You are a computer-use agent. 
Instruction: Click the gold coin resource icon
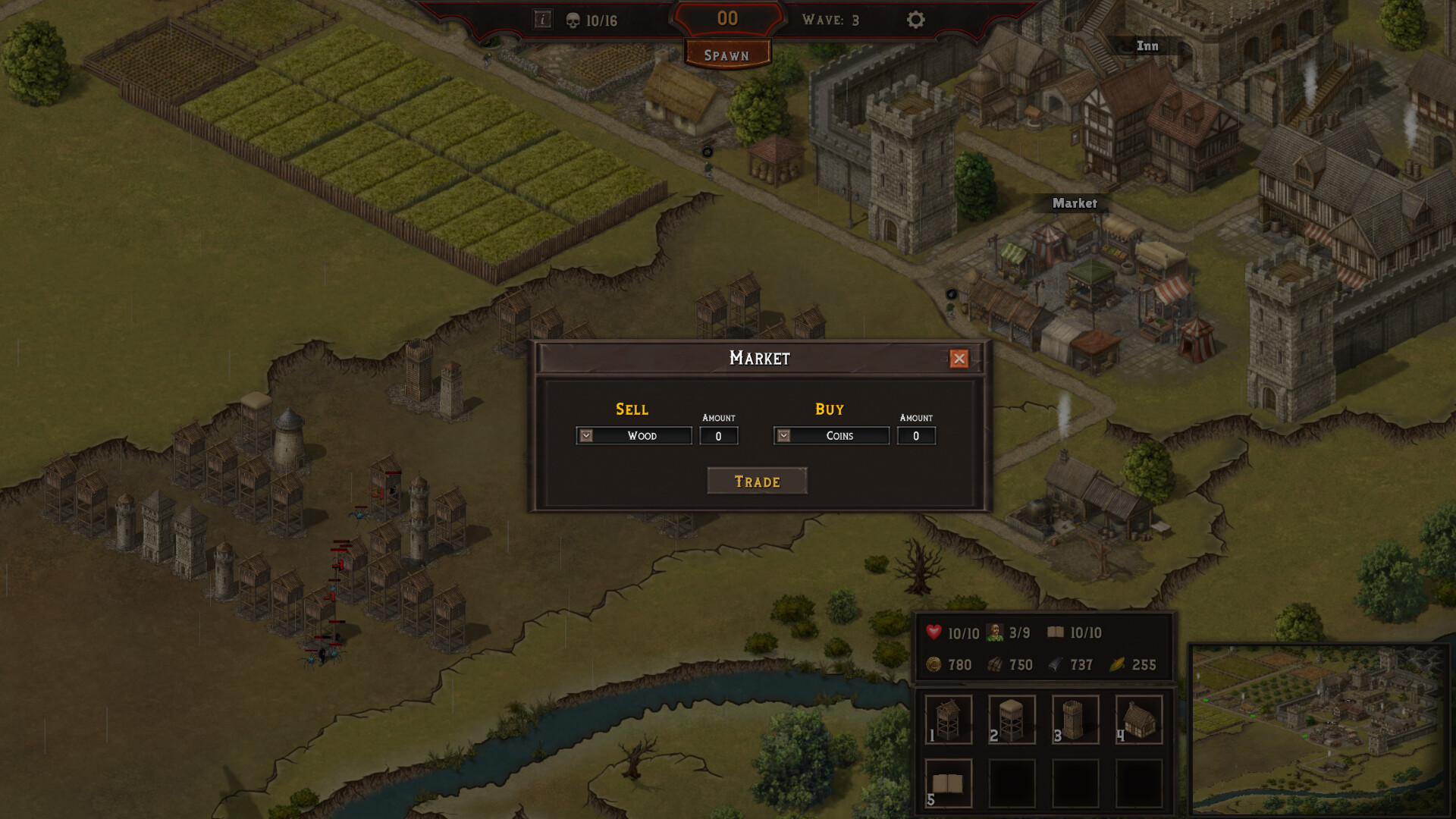[933, 665]
